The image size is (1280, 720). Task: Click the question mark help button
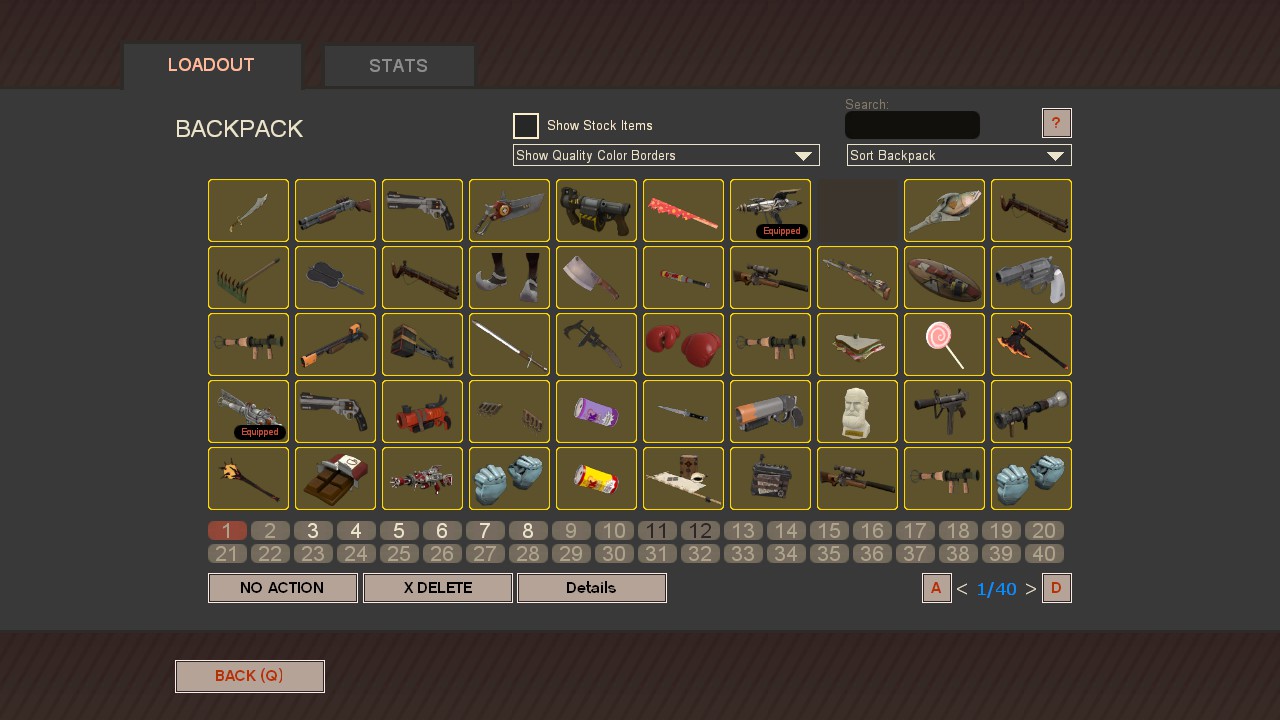click(x=1056, y=123)
